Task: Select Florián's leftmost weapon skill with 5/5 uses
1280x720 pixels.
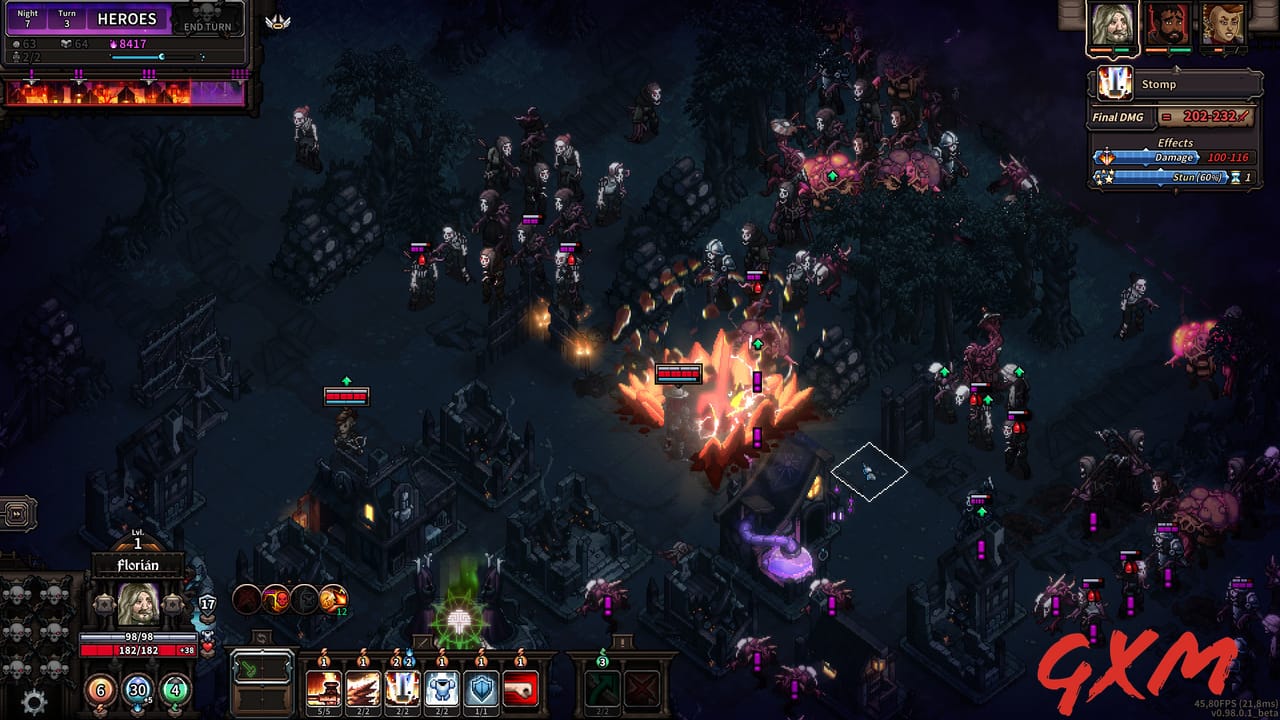Action: [323, 688]
